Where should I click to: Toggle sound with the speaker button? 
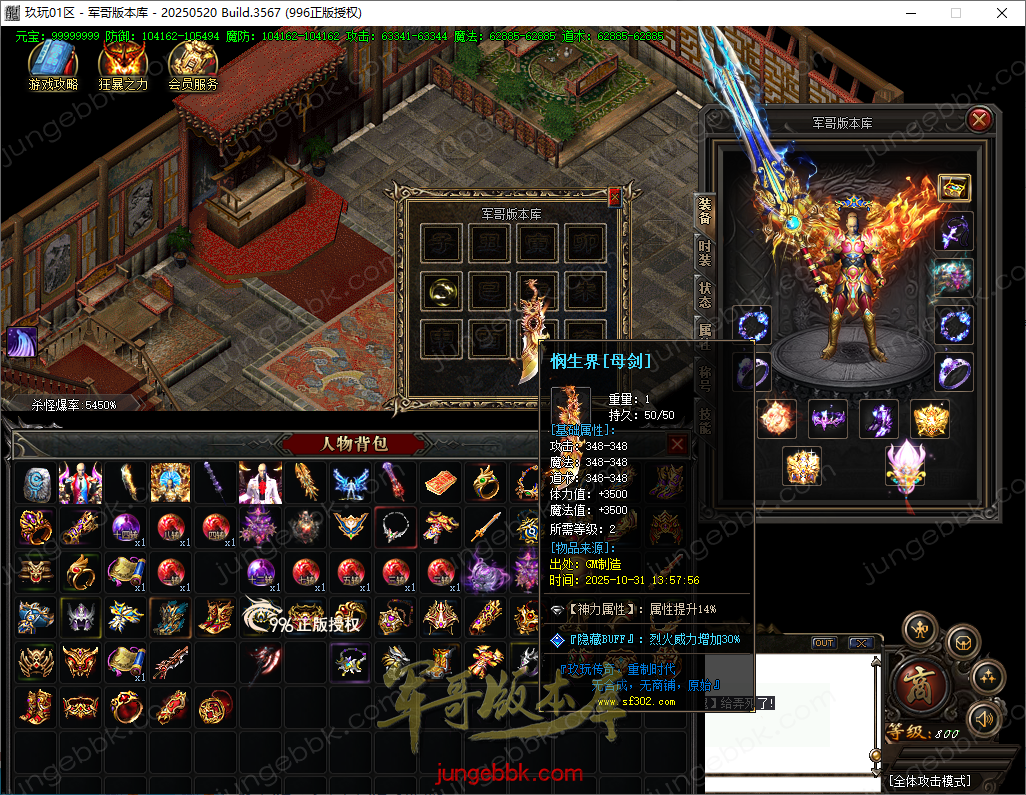985,717
